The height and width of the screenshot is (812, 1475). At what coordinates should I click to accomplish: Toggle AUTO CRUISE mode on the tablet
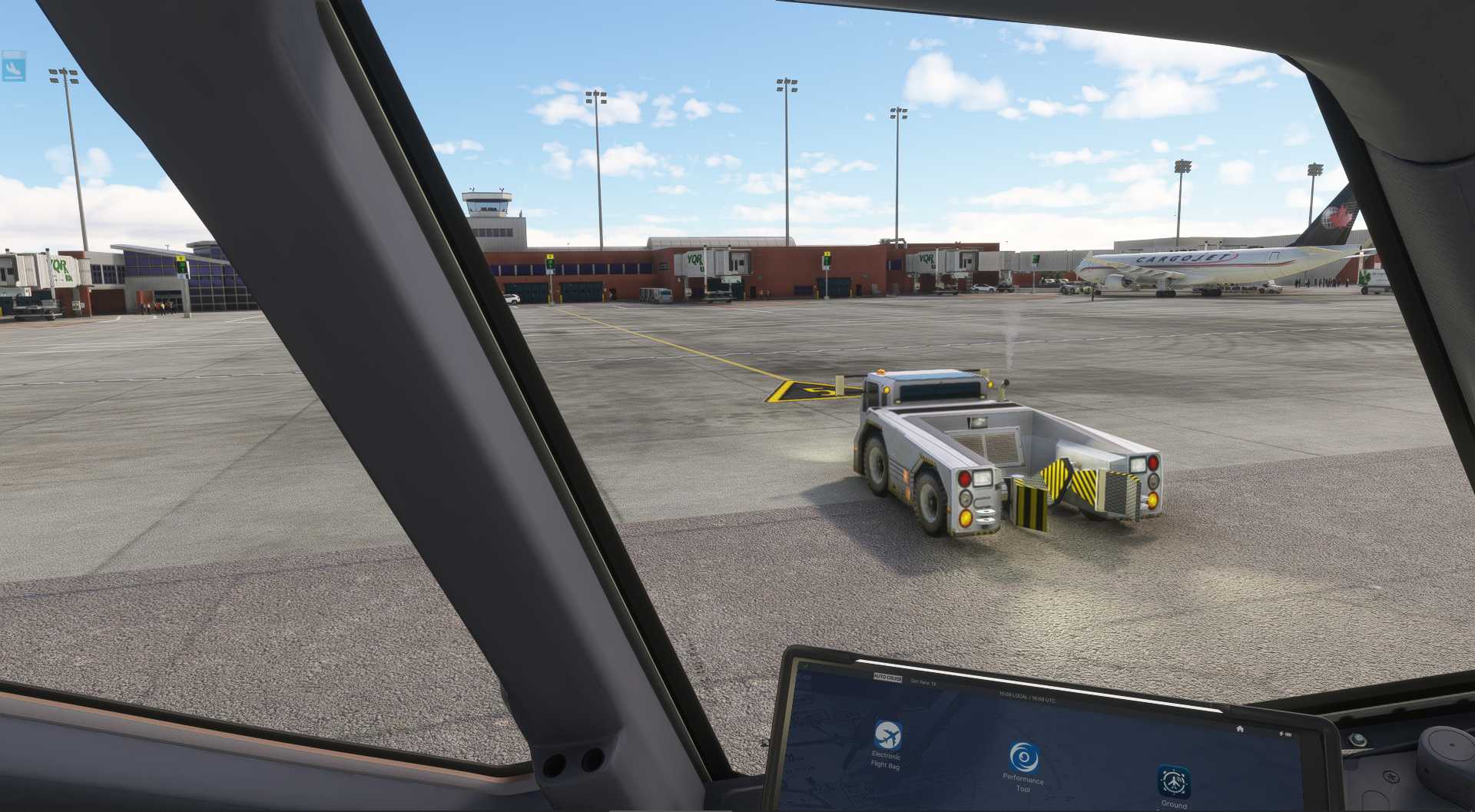tap(887, 678)
